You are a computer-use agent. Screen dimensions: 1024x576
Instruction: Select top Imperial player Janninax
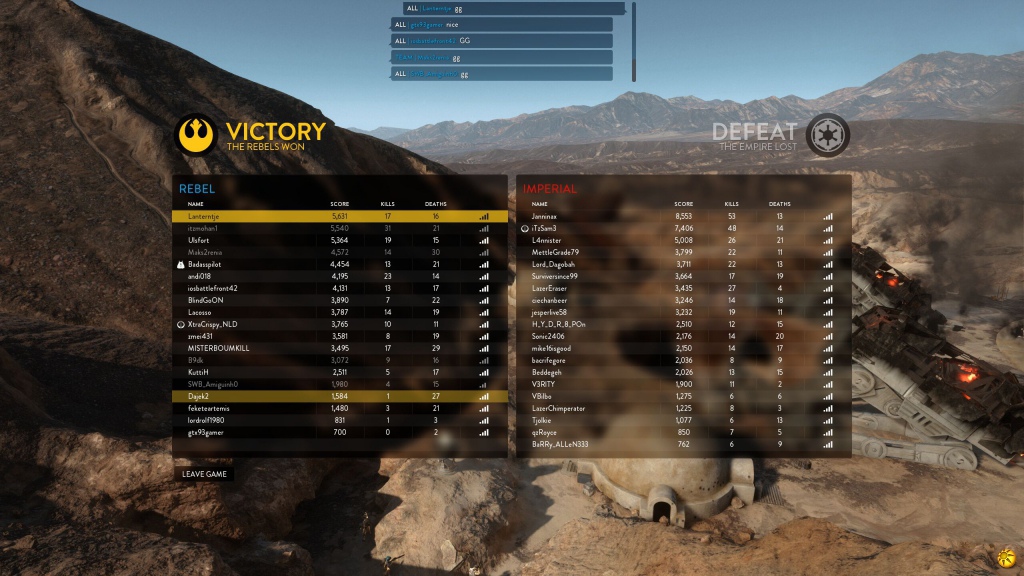(x=683, y=216)
